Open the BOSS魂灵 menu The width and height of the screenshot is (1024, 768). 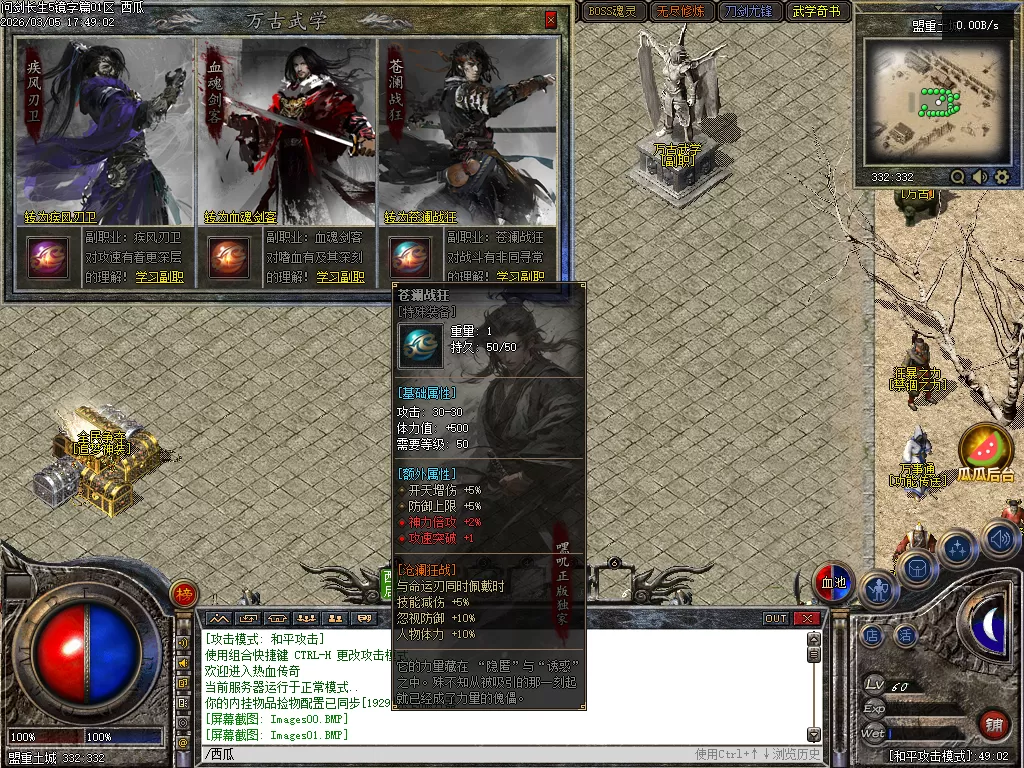(612, 12)
